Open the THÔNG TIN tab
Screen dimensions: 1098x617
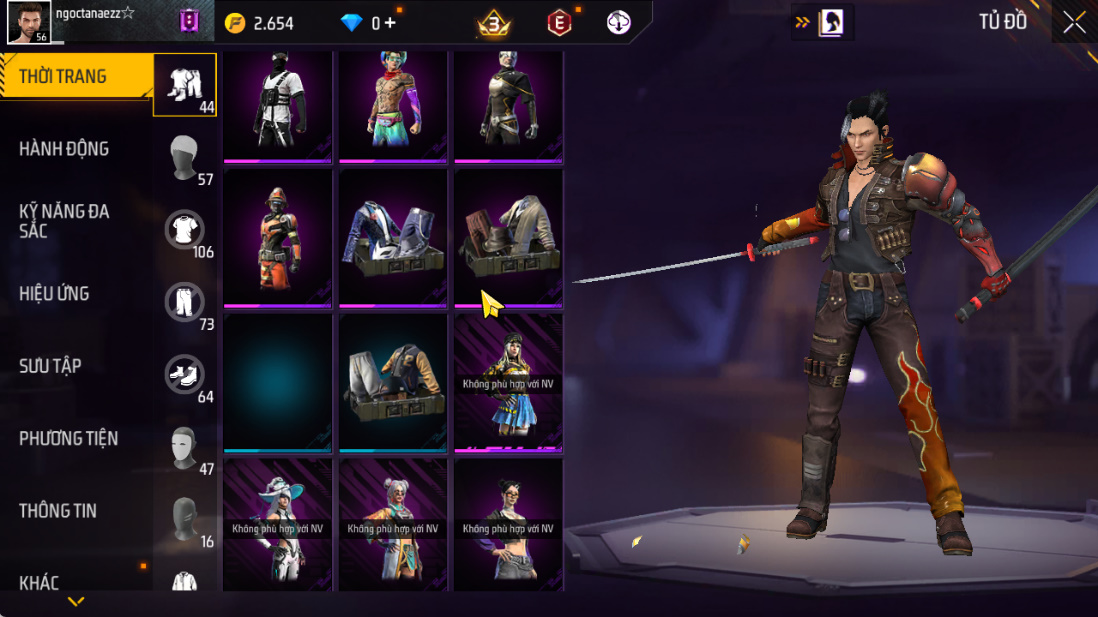(x=58, y=510)
